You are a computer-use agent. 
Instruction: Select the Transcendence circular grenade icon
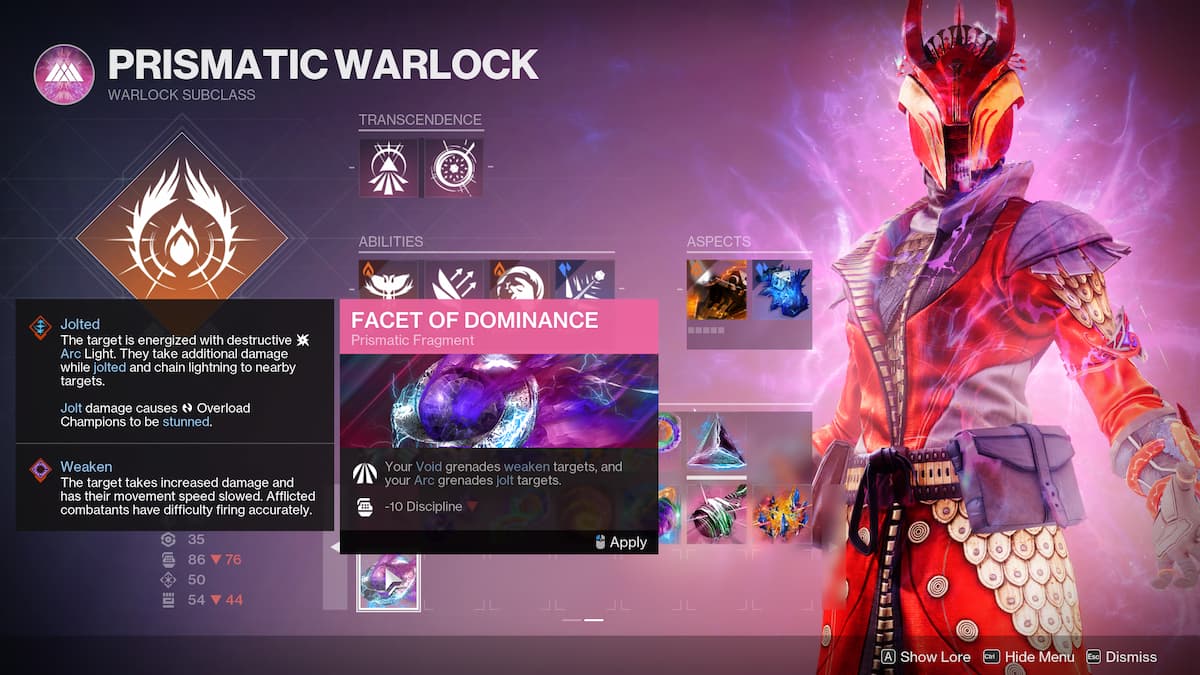pos(454,167)
